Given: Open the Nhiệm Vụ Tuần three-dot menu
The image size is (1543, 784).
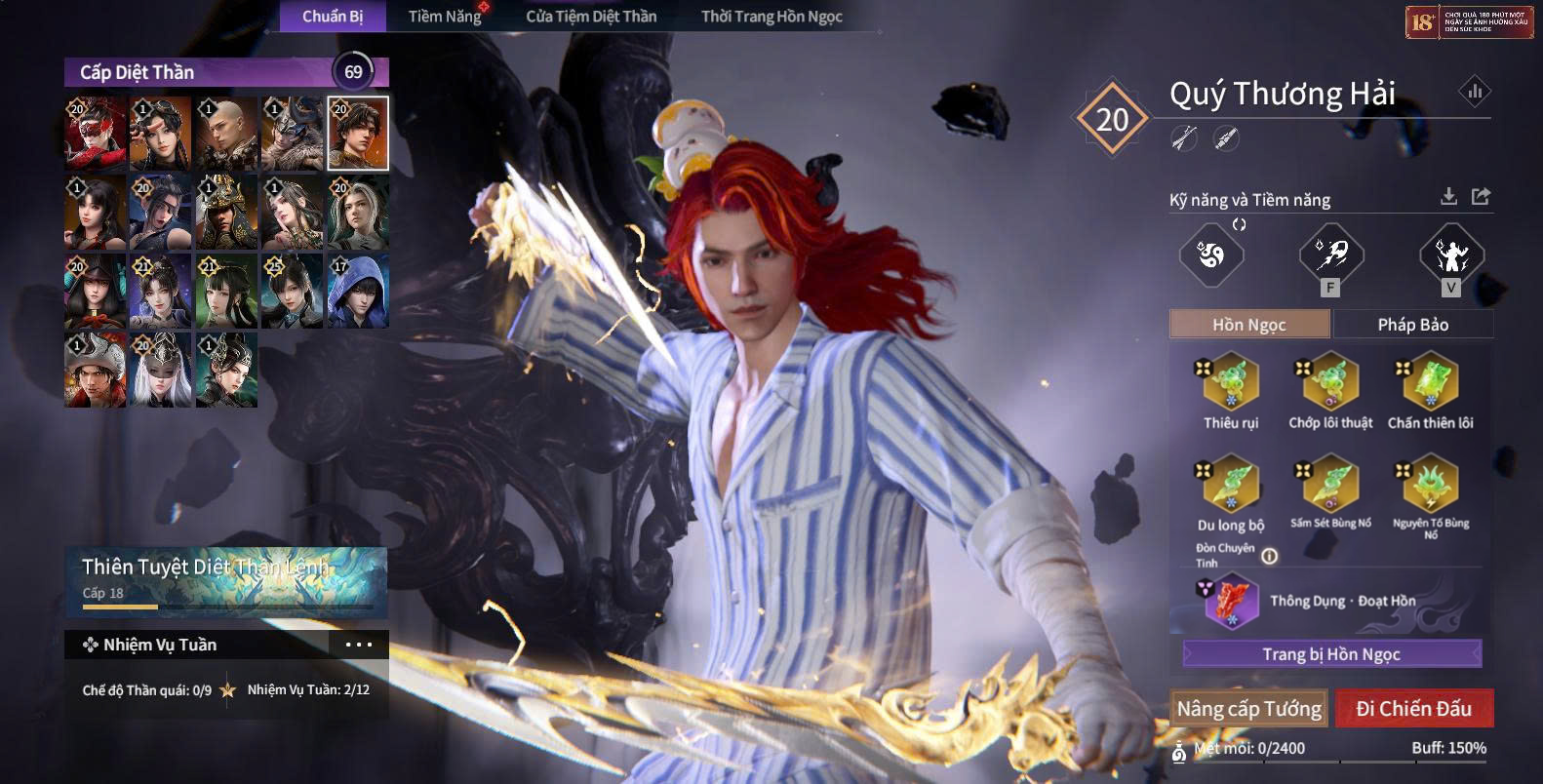Looking at the screenshot, I should point(358,645).
